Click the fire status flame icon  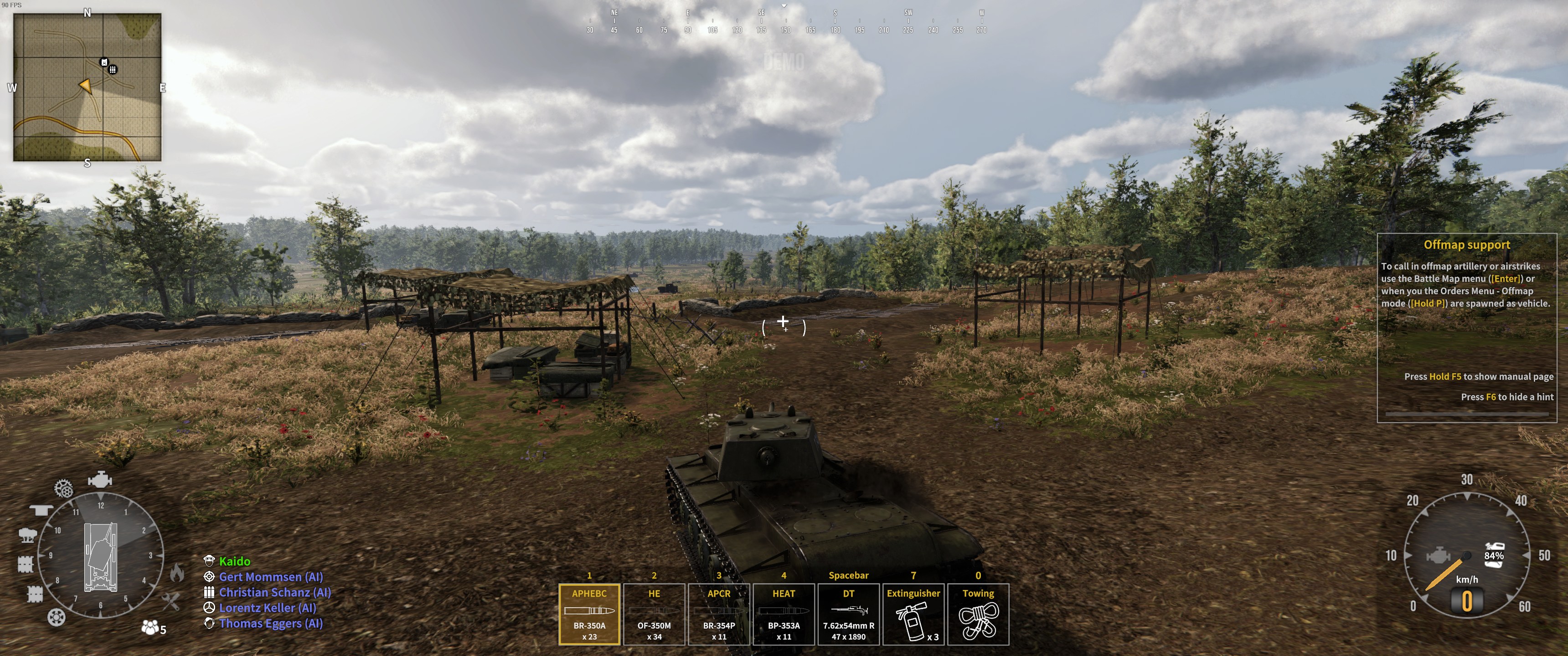coord(176,573)
